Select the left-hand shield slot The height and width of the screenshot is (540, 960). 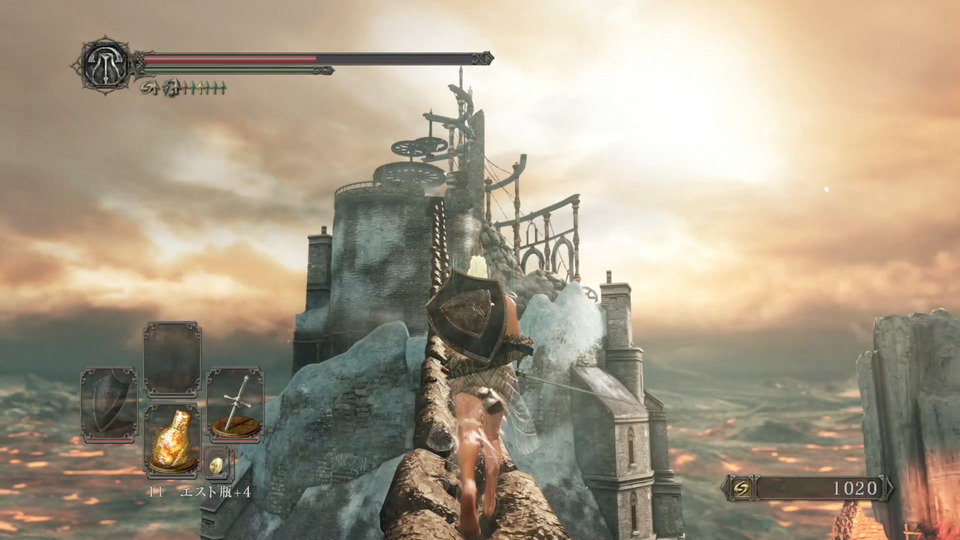108,404
